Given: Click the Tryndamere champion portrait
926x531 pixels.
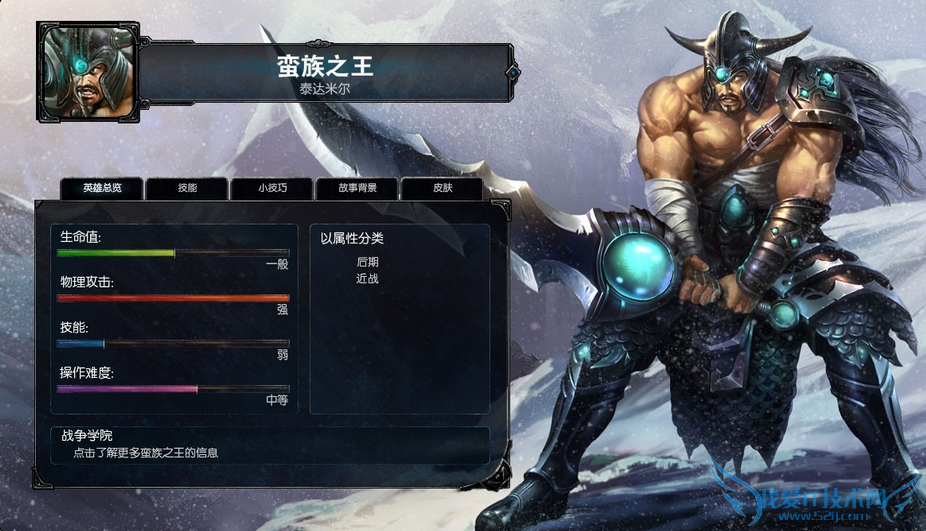Looking at the screenshot, I should 85,71.
